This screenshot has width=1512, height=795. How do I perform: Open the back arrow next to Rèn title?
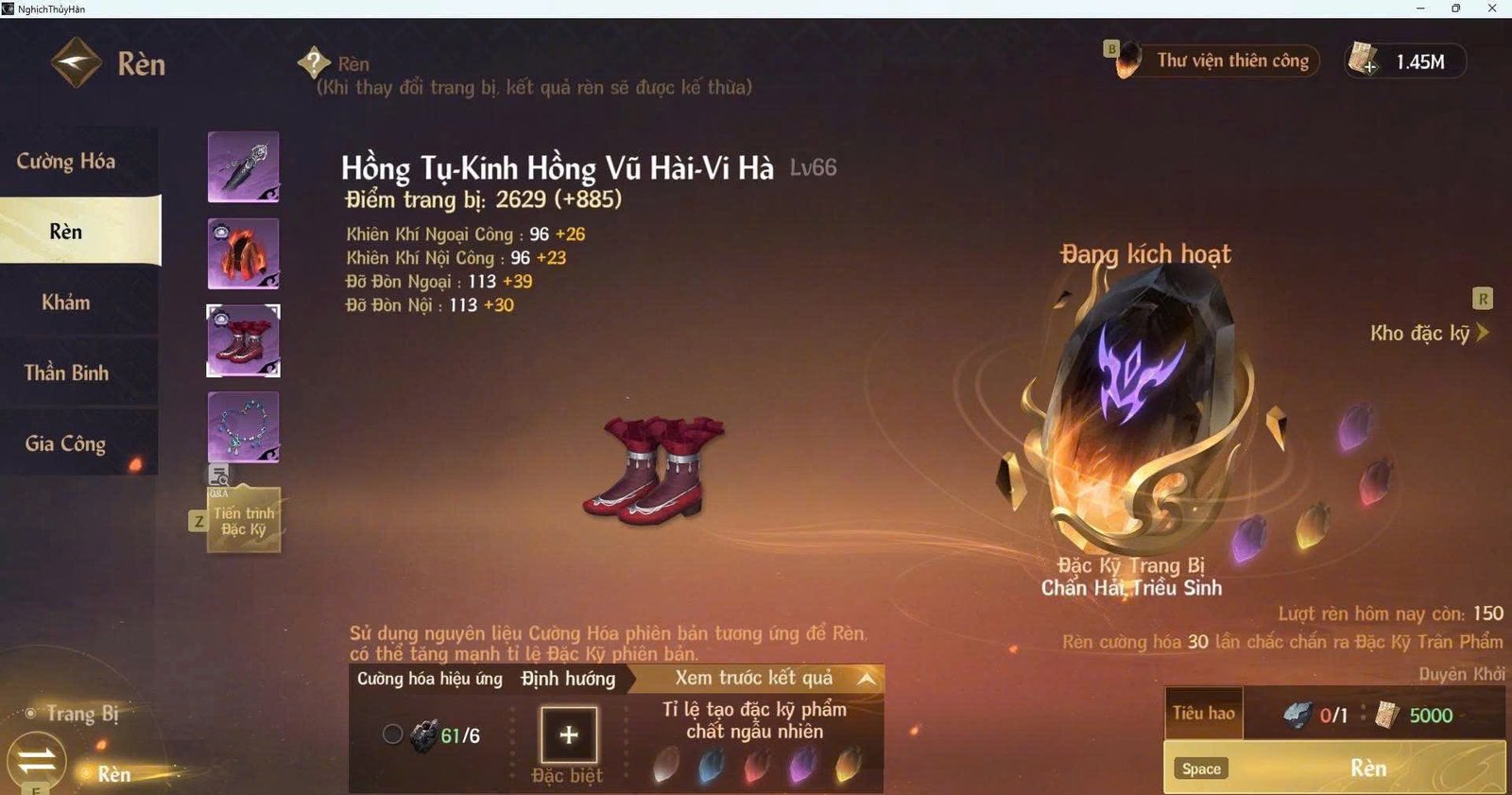point(79,59)
